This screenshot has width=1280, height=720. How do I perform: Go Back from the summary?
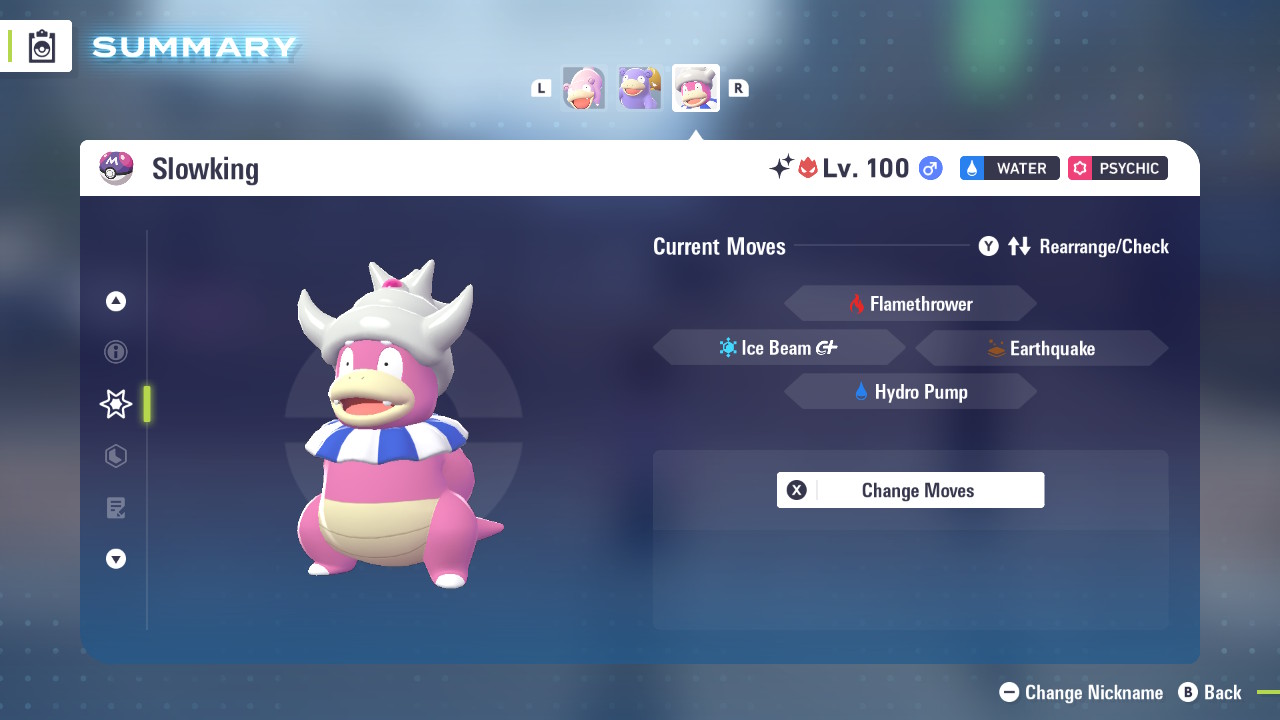pyautogui.click(x=1210, y=692)
